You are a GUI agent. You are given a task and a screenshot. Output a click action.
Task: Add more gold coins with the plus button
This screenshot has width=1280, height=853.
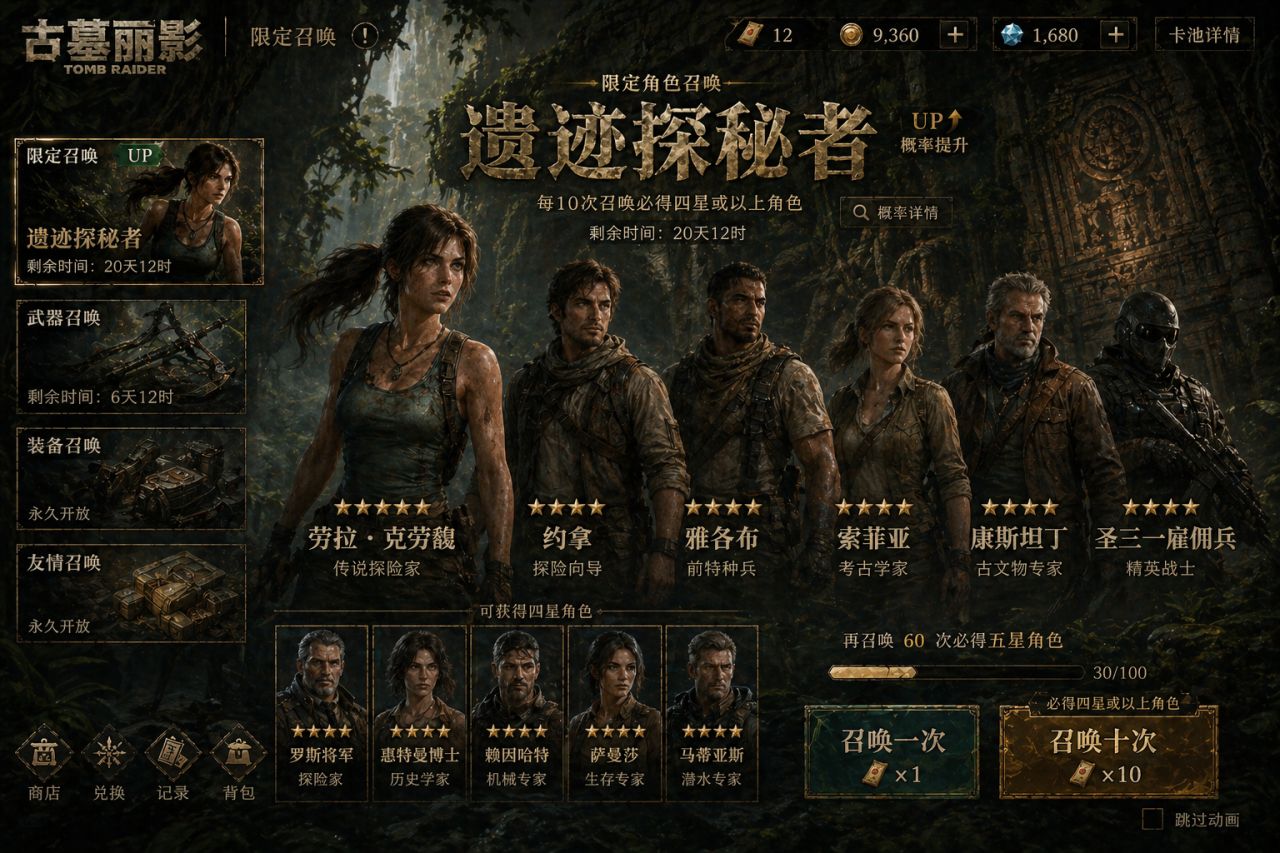point(956,35)
